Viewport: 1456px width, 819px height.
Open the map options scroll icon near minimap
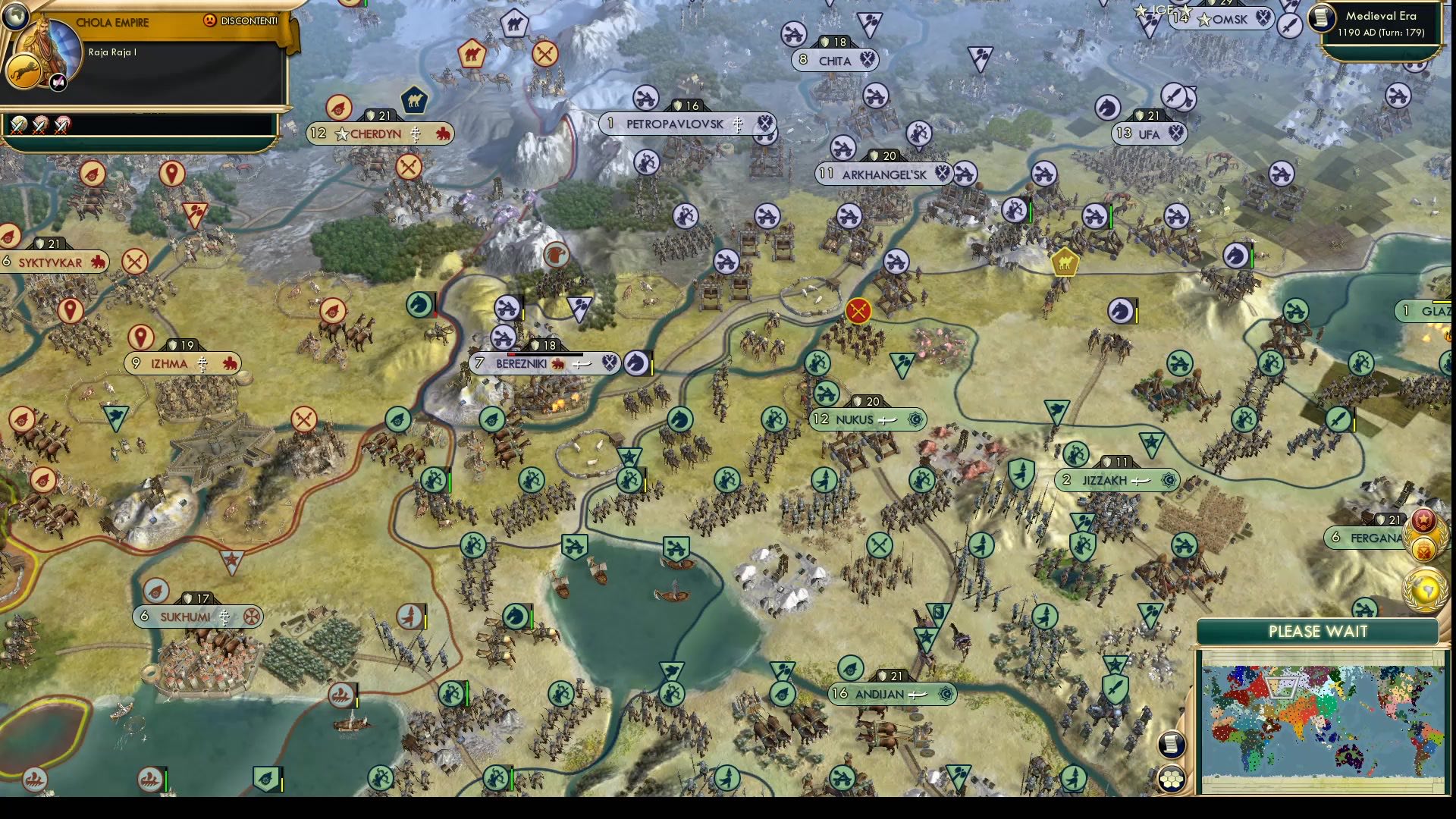pyautogui.click(x=1172, y=745)
